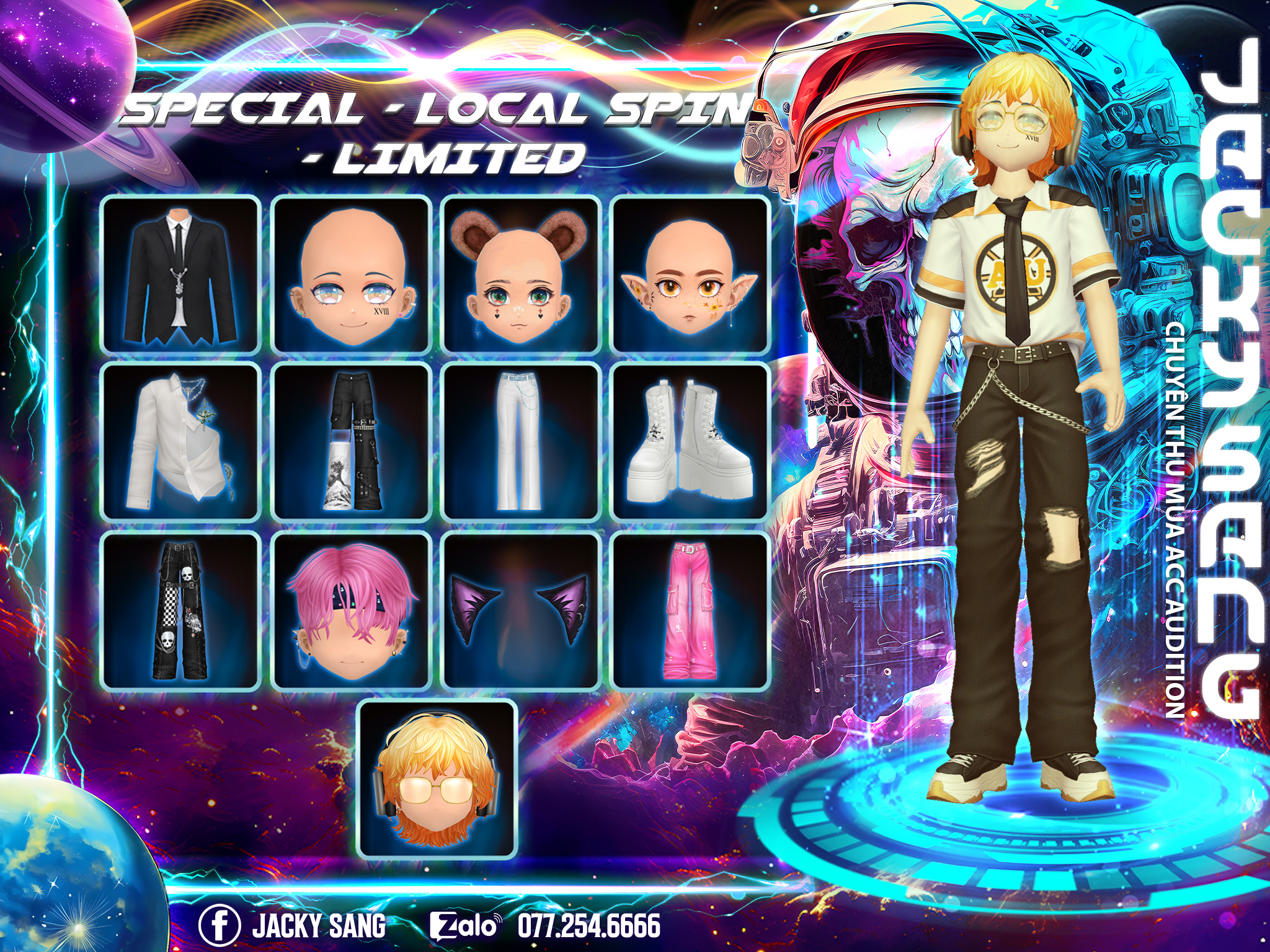Pick the purple cat ears tile
Viewport: 1270px width, 952px height.
[520, 610]
